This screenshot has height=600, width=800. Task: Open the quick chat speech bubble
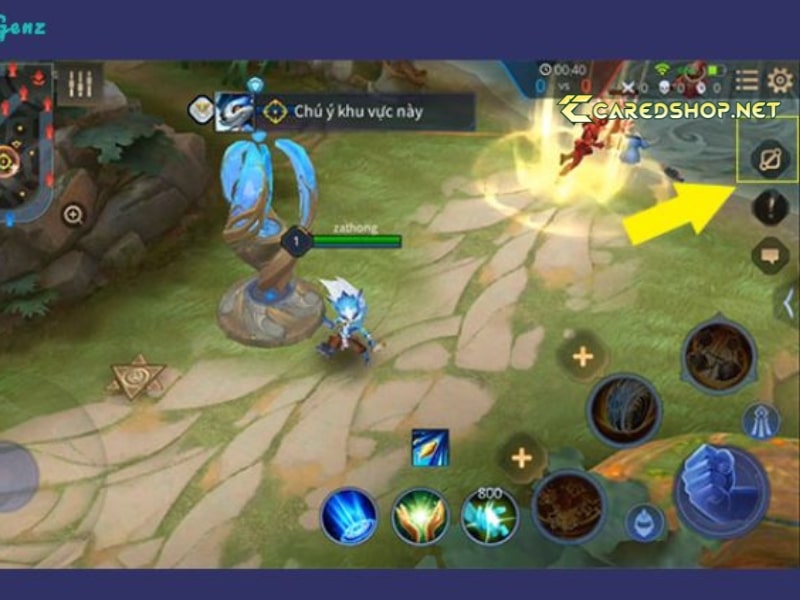pyautogui.click(x=770, y=254)
